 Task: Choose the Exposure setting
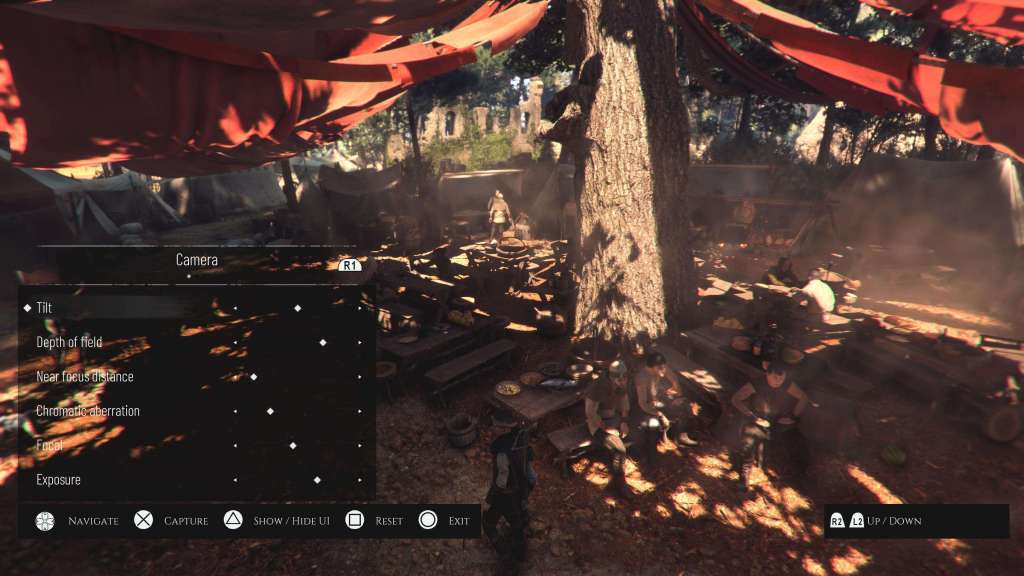tap(58, 480)
